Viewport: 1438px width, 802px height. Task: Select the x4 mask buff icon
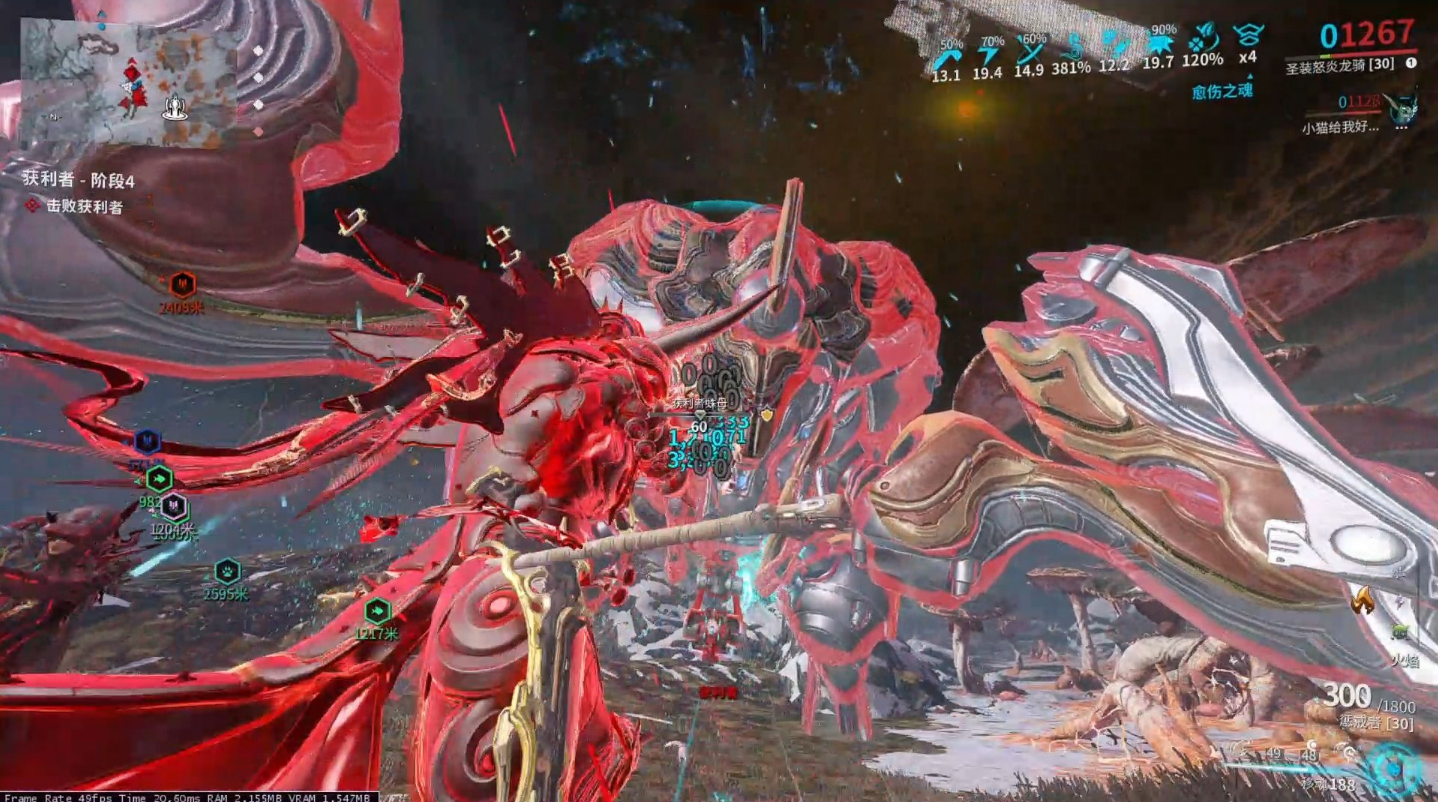(1247, 37)
